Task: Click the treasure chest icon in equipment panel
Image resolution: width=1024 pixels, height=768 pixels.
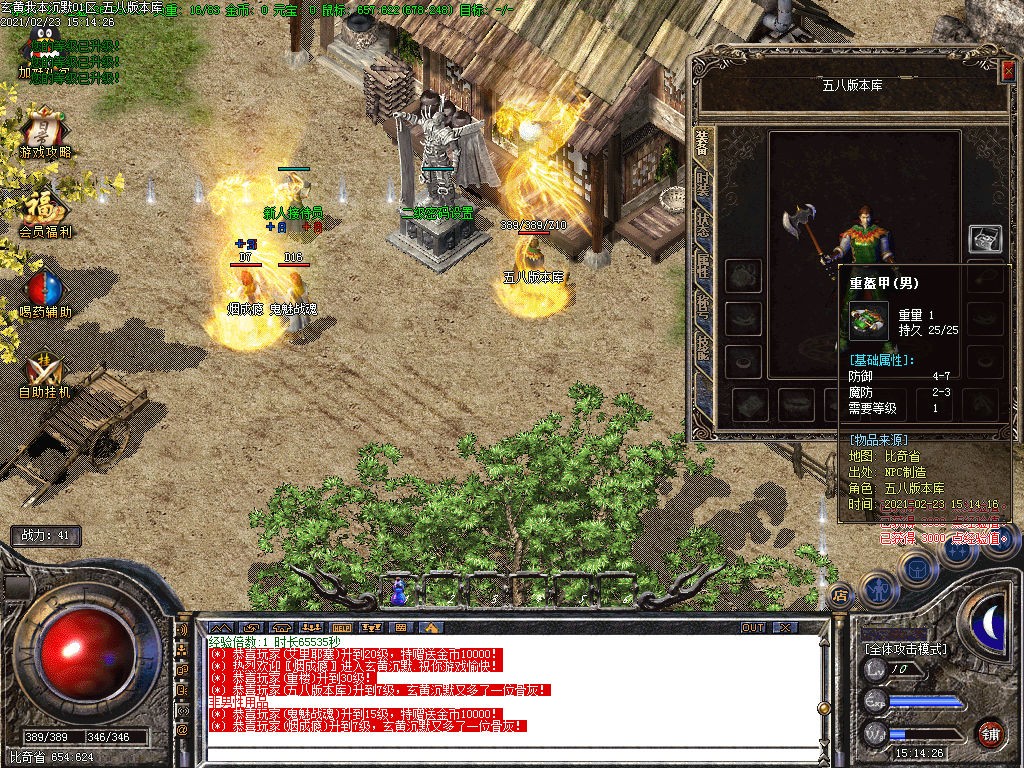Action: [985, 239]
